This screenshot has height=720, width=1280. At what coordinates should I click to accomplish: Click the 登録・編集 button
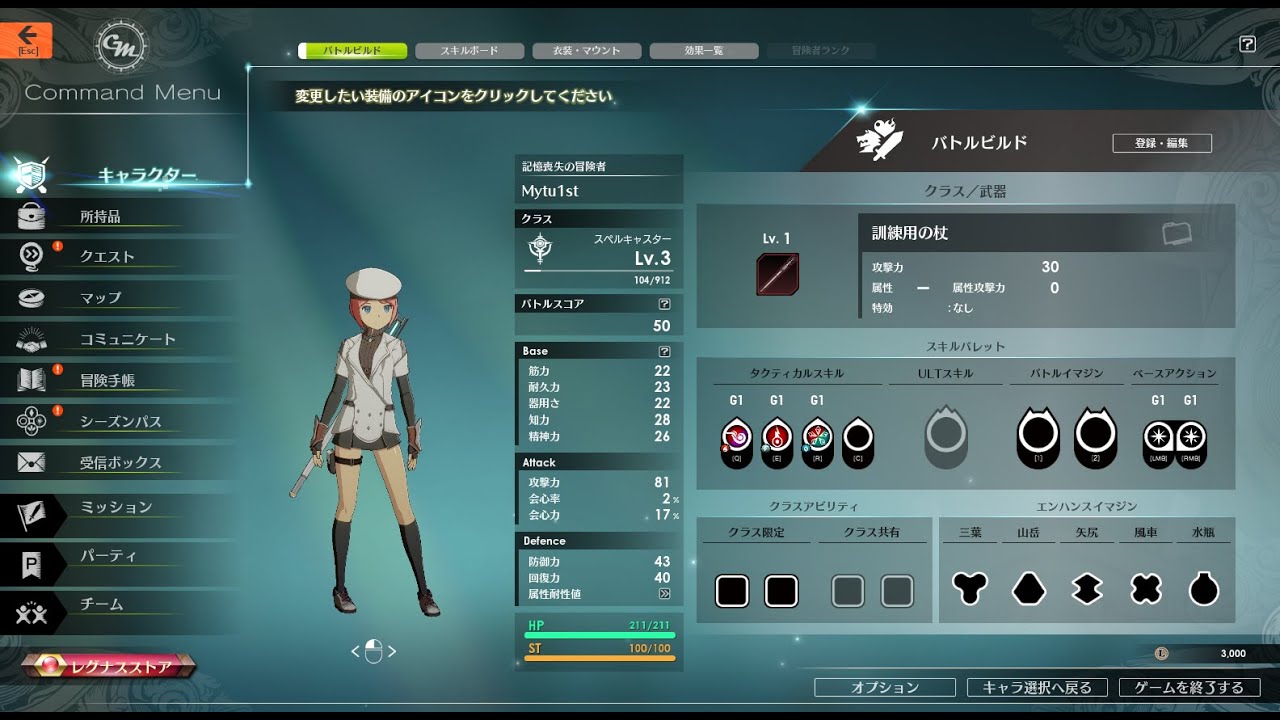click(x=1161, y=143)
